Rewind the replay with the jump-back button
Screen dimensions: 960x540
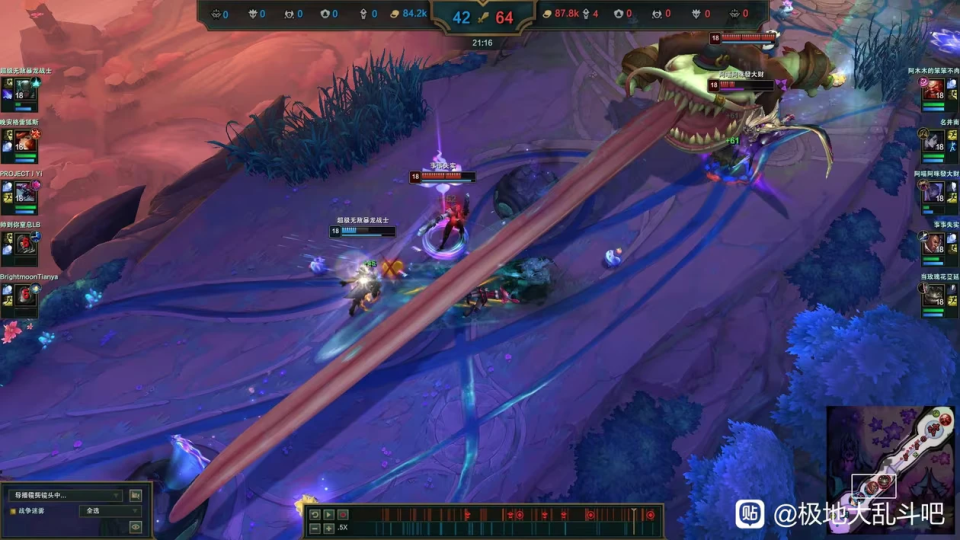(x=314, y=514)
